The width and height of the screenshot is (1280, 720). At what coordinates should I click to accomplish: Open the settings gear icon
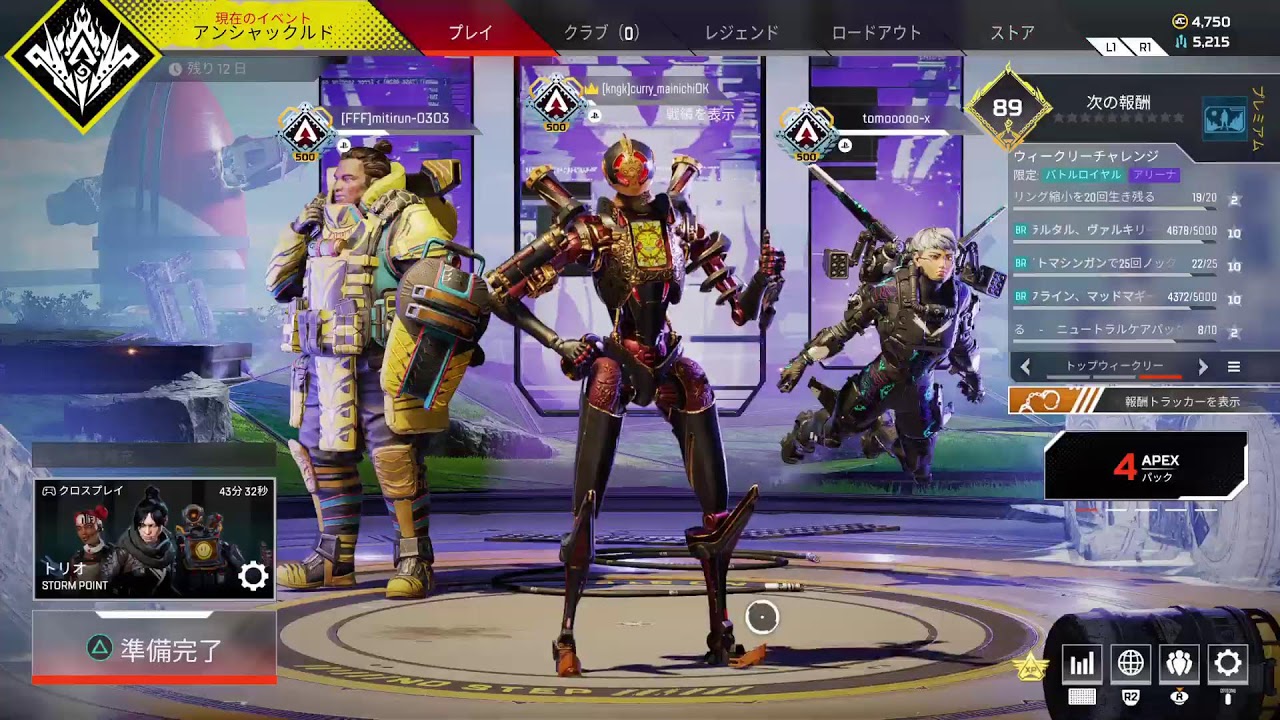pos(1228,663)
